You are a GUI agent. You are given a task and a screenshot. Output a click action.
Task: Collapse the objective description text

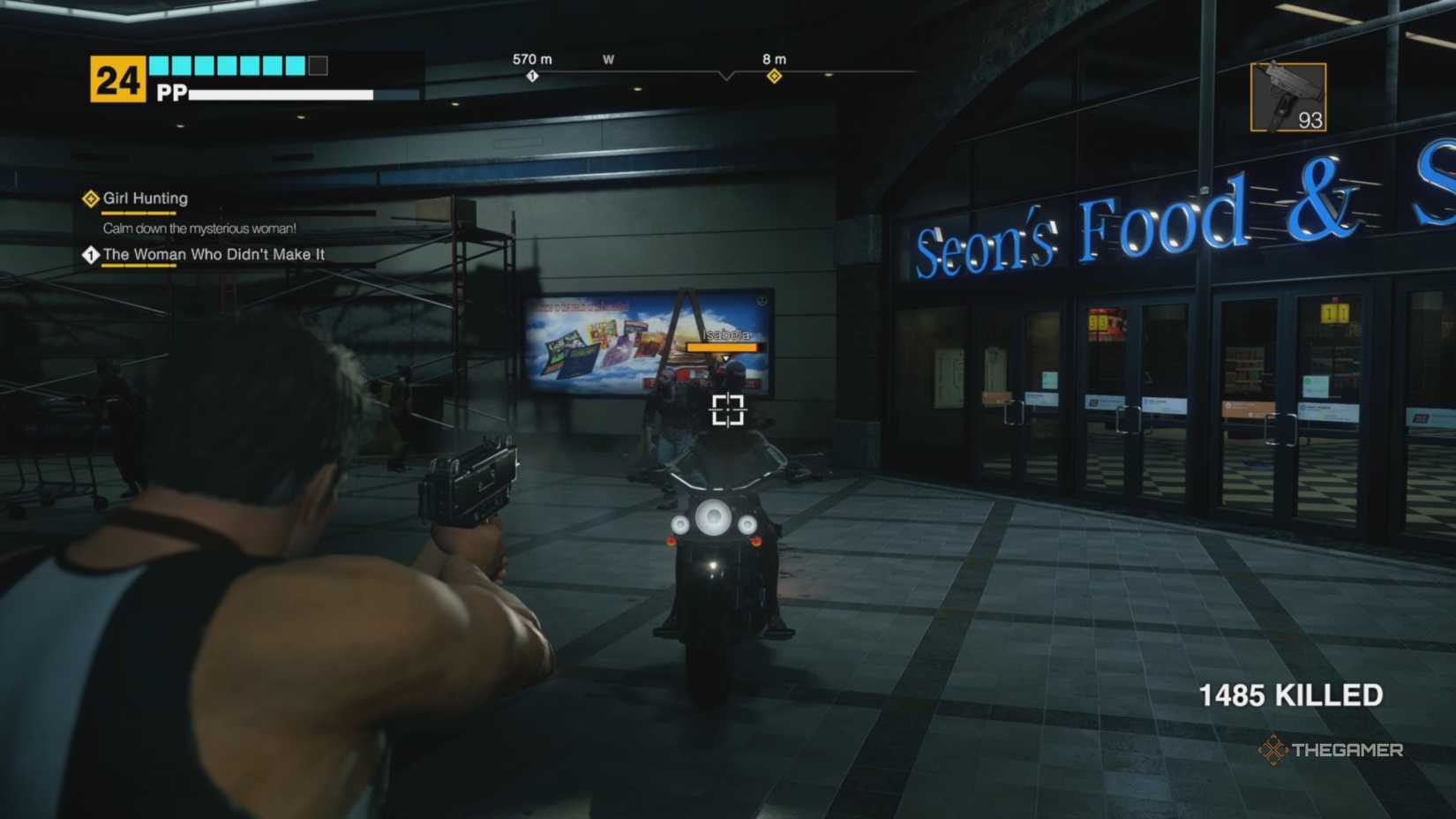[199, 227]
